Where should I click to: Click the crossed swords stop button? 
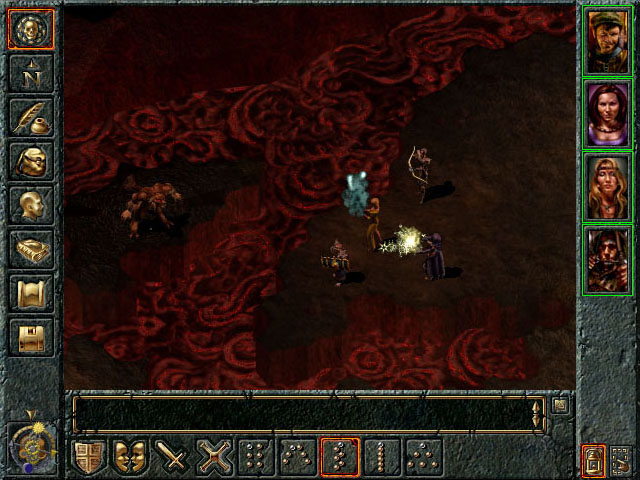pos(214,458)
